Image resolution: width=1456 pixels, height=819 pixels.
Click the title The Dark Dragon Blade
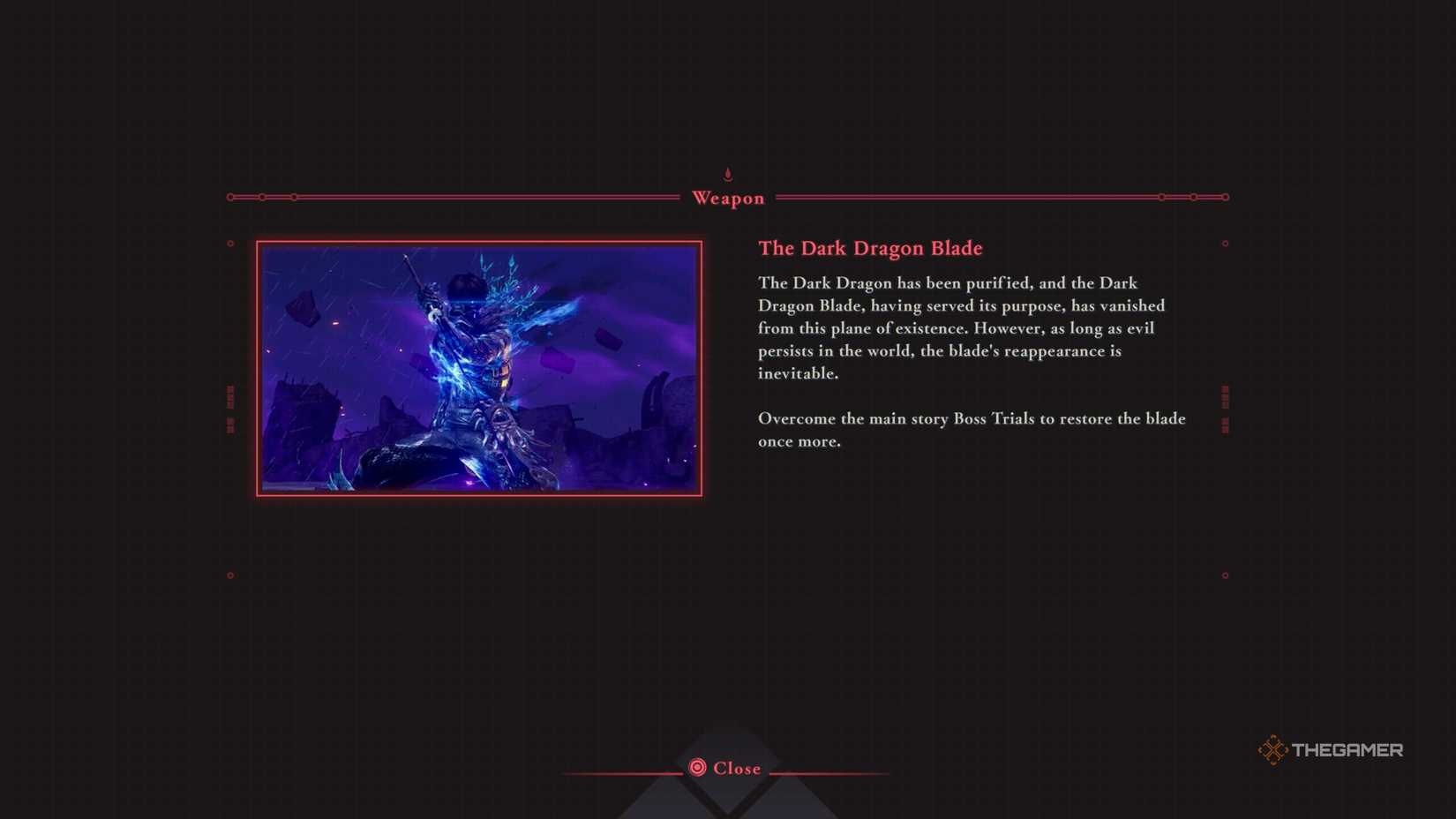(x=870, y=249)
